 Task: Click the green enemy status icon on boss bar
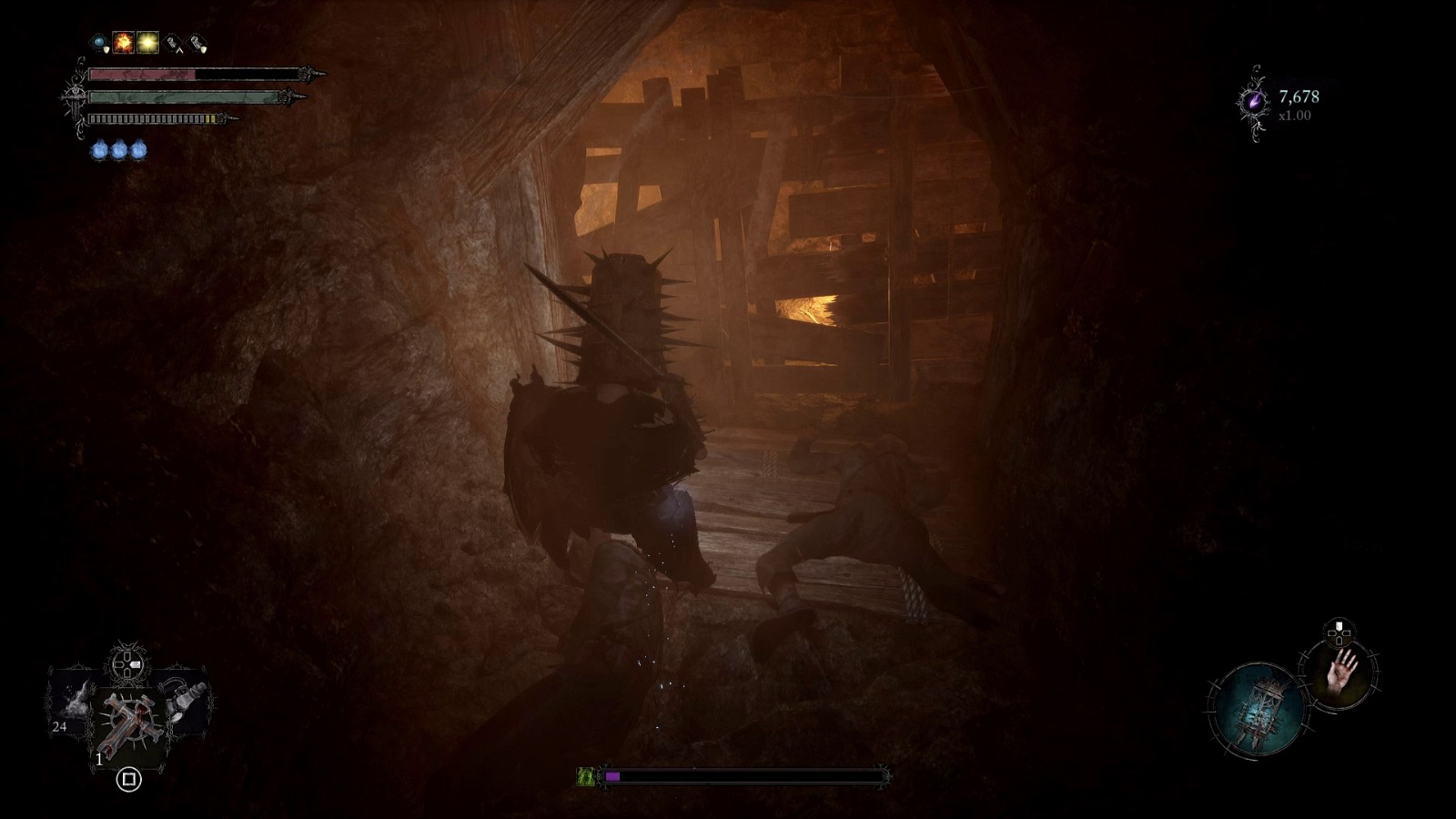click(x=585, y=776)
